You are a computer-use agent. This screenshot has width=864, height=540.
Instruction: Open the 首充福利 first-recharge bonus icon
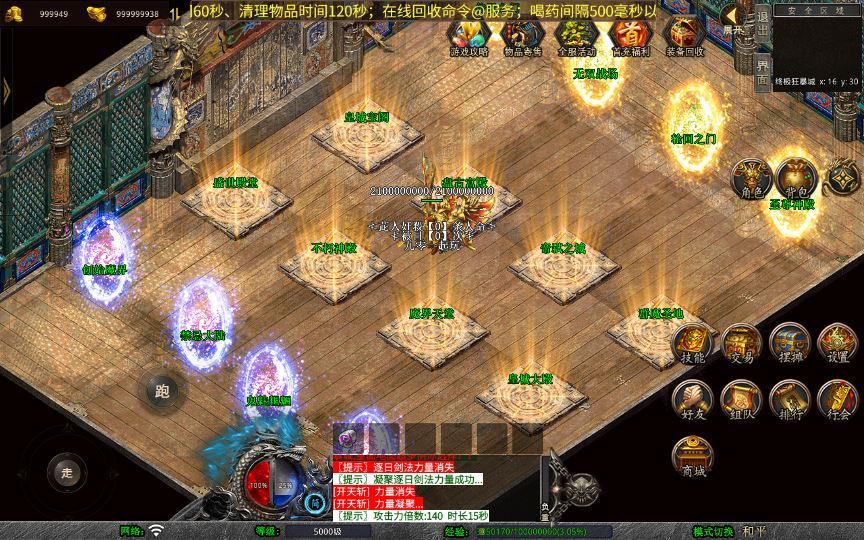click(x=629, y=36)
